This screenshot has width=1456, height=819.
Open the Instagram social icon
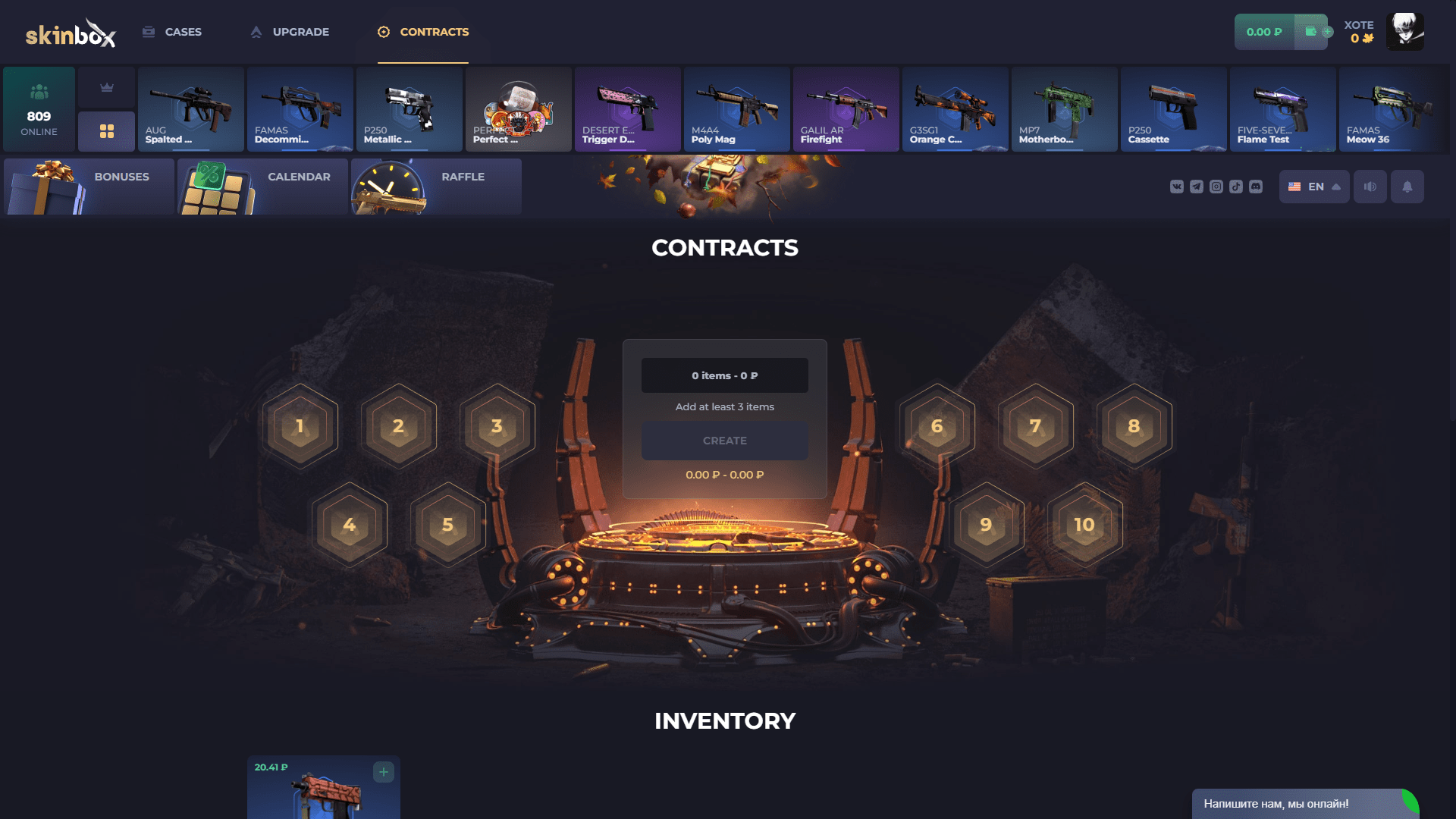click(1216, 187)
